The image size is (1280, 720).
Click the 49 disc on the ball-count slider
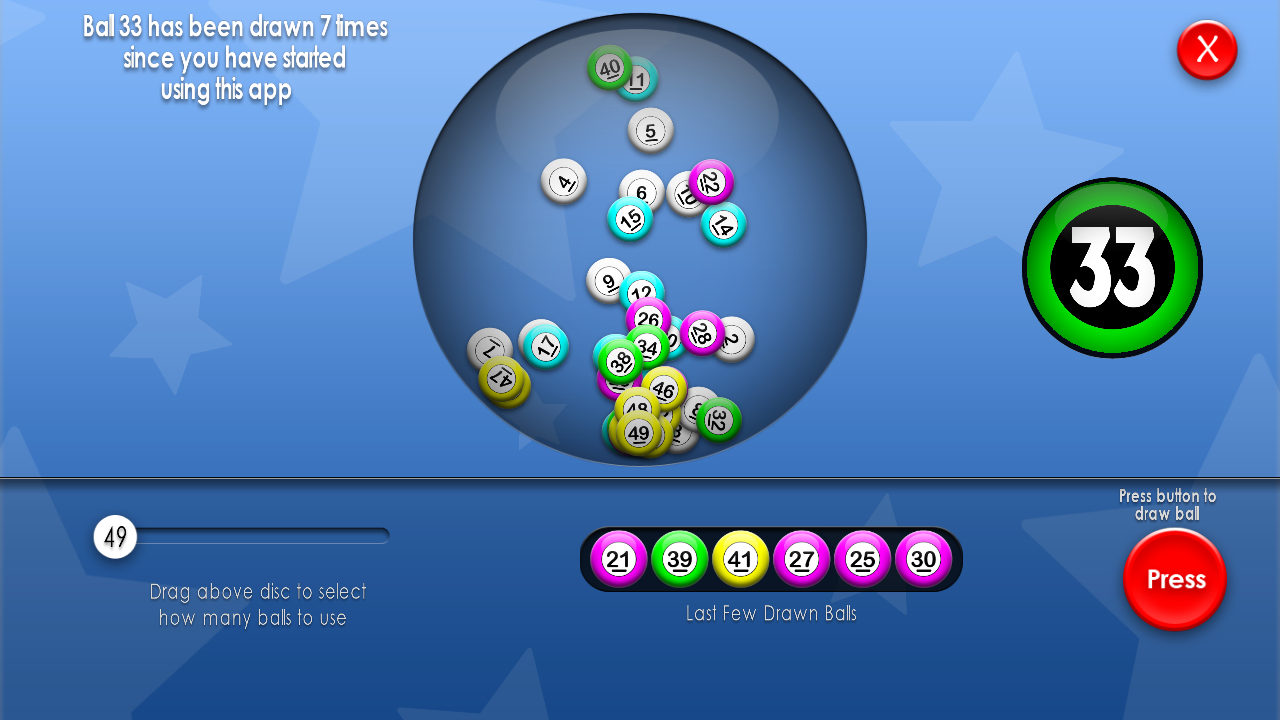point(115,536)
